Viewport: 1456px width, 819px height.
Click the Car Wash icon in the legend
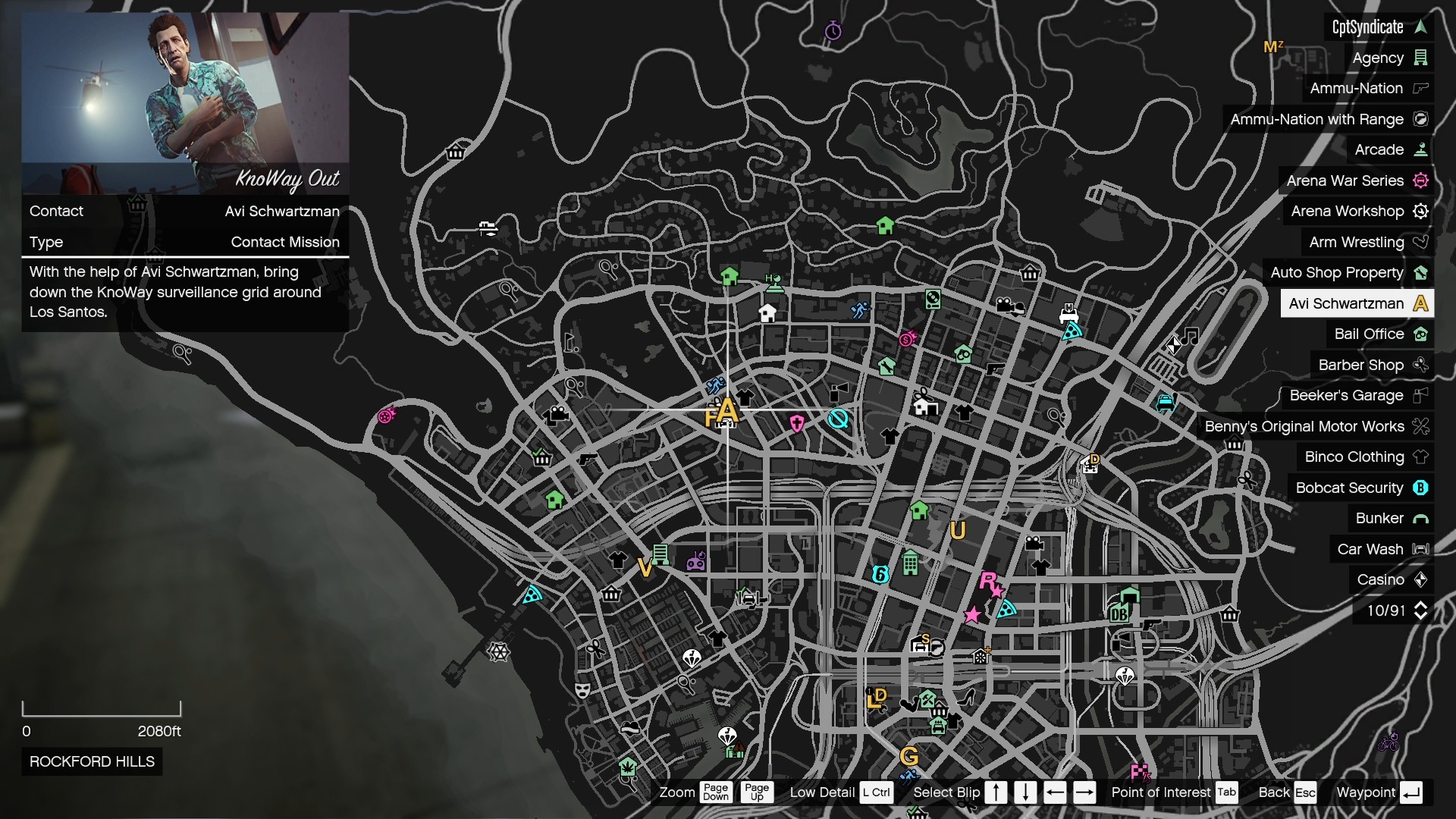coord(1421,548)
